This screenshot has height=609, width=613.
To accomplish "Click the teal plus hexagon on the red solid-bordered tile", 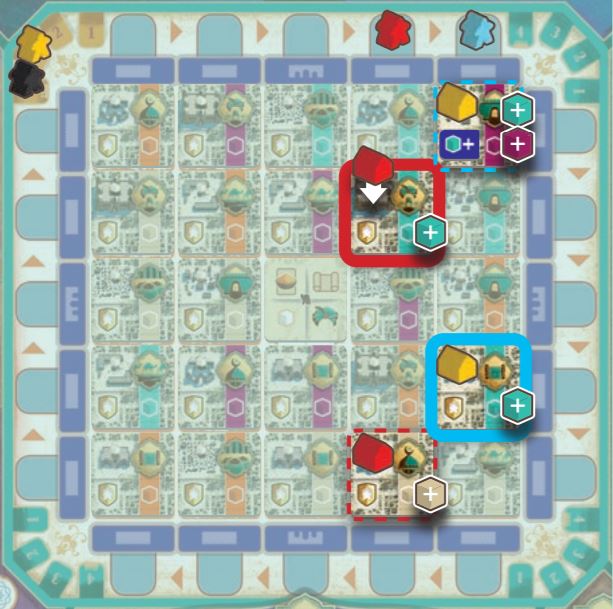I will (x=430, y=233).
